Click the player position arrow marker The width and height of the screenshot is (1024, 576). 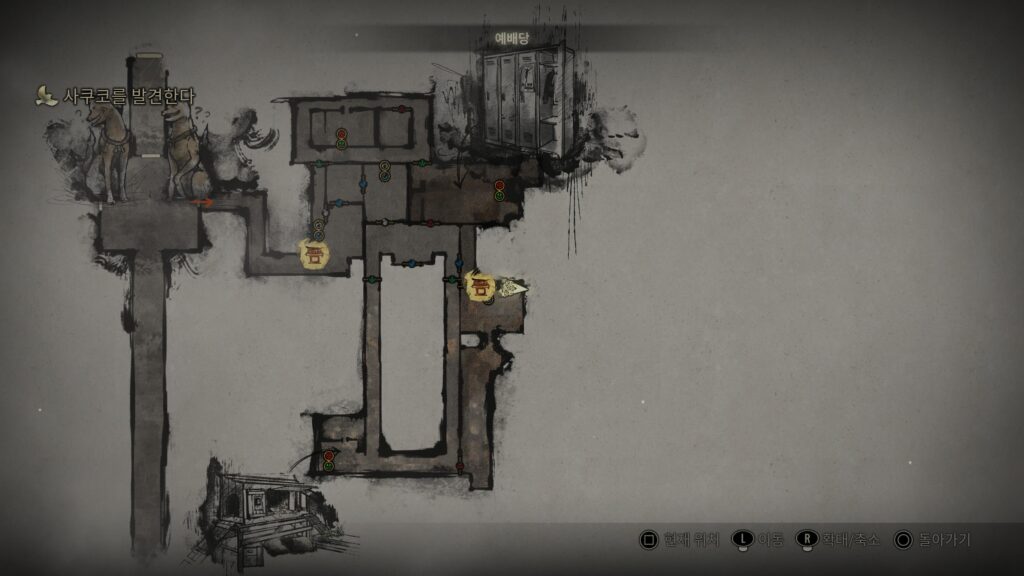[x=513, y=289]
